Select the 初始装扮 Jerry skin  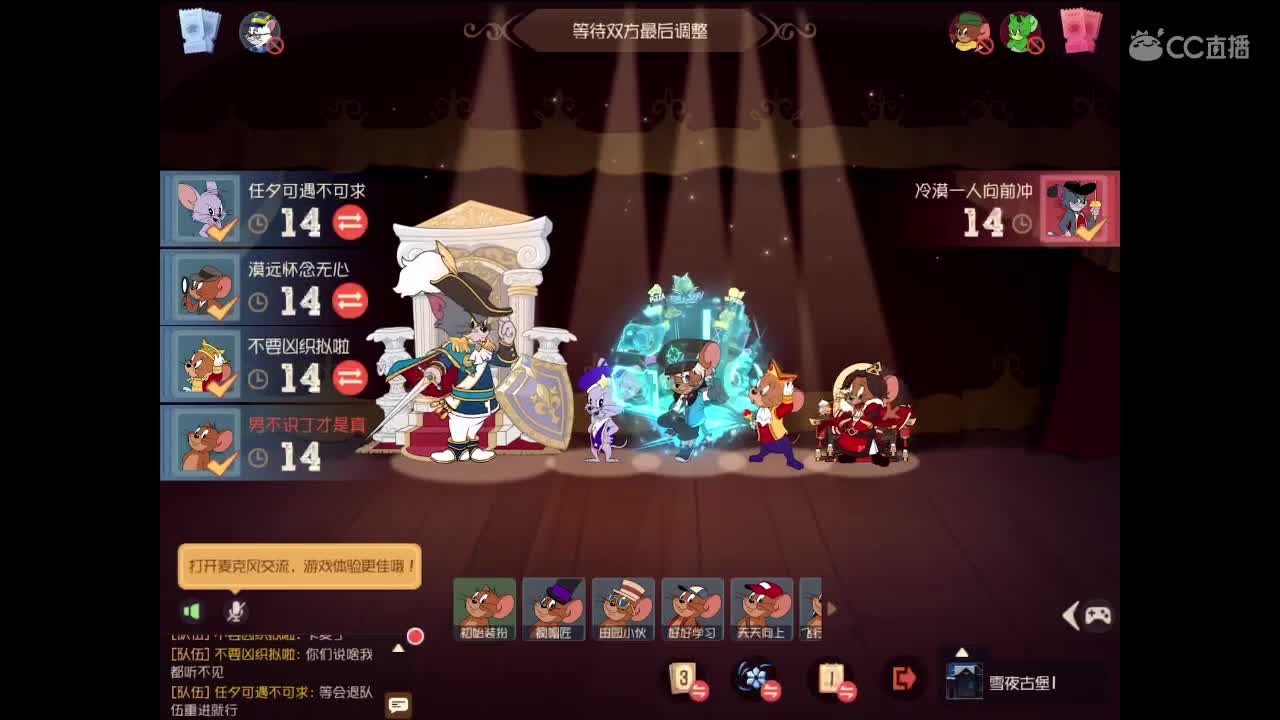point(486,608)
